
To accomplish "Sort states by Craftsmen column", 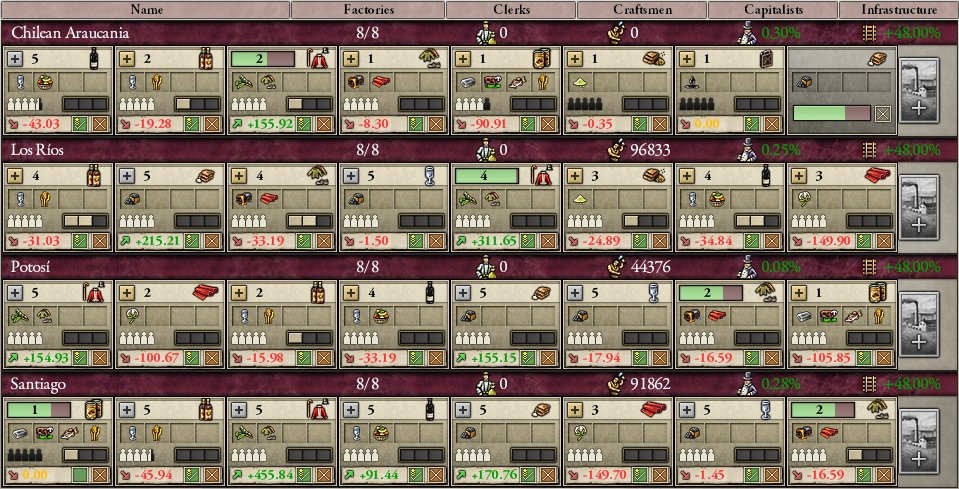I will click(x=641, y=10).
